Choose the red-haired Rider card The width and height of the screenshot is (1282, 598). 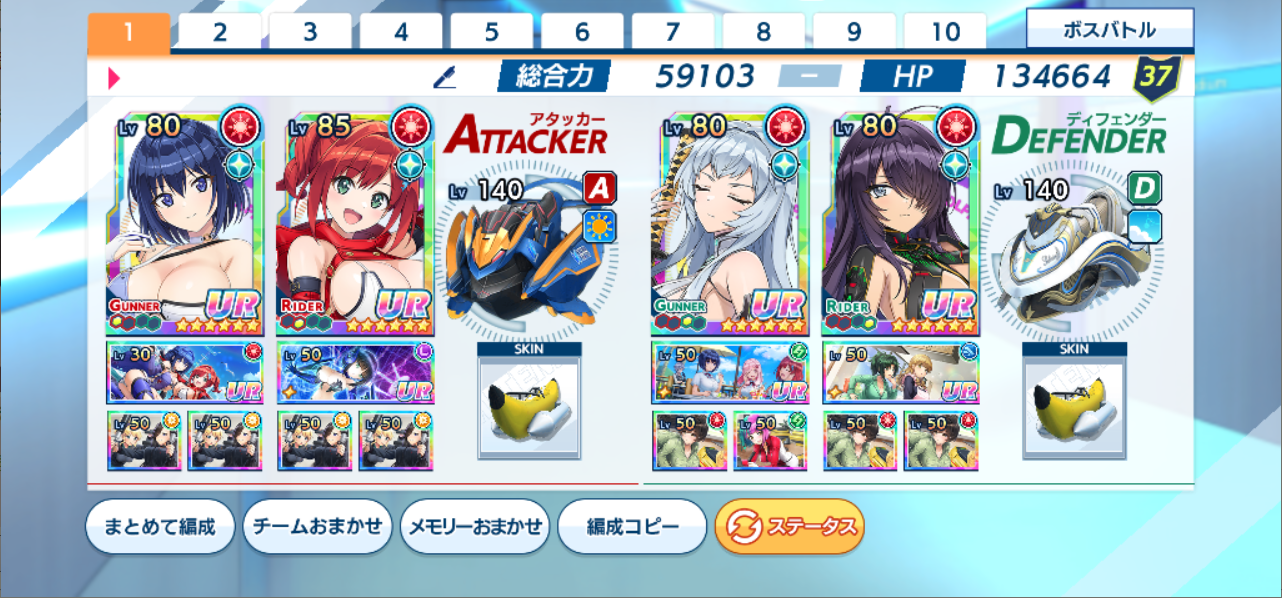point(355,222)
